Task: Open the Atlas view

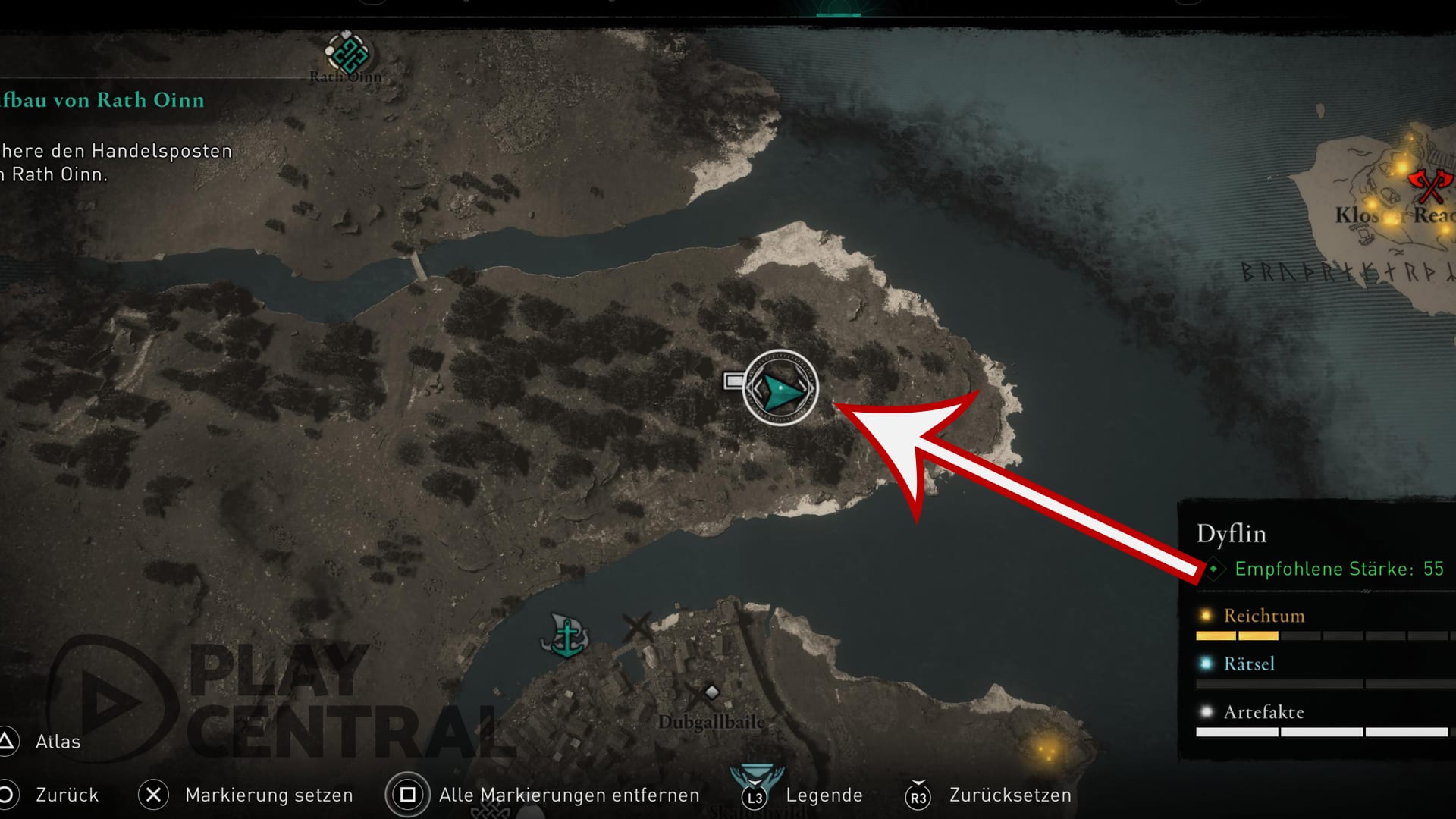Action: (x=58, y=742)
